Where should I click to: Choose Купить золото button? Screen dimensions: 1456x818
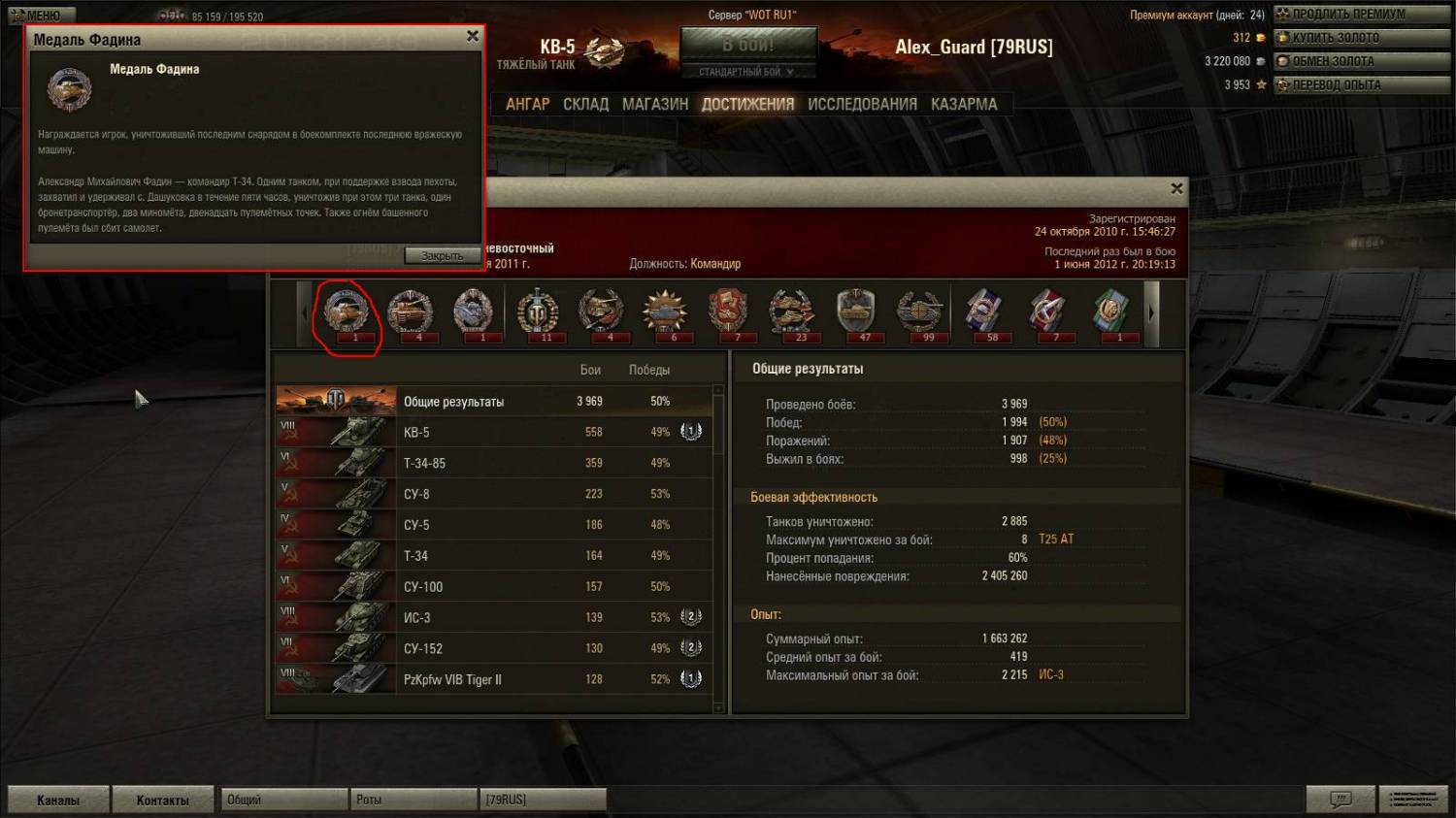tap(1336, 38)
